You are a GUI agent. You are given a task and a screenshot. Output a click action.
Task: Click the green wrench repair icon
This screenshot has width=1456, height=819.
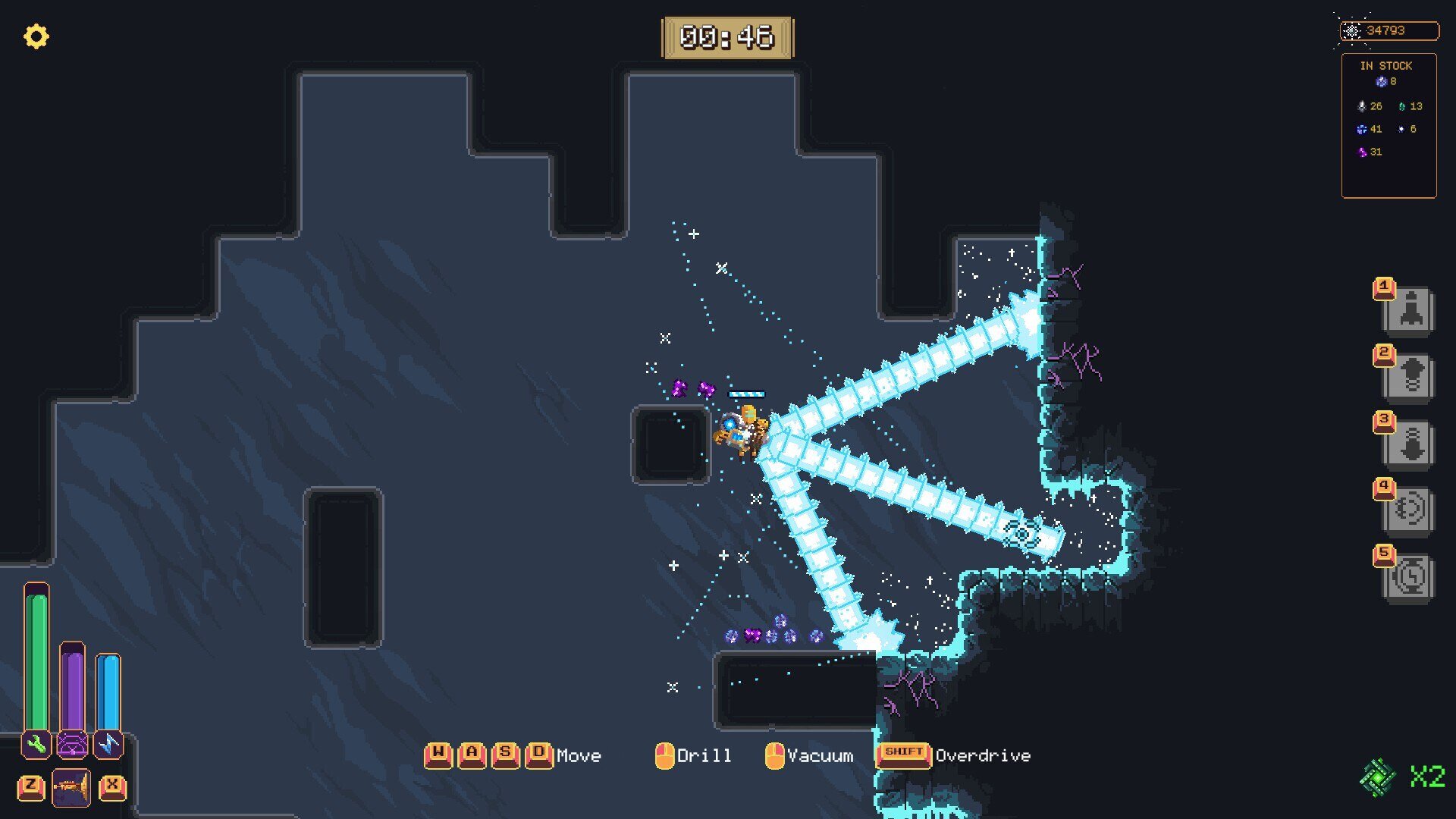click(x=34, y=745)
